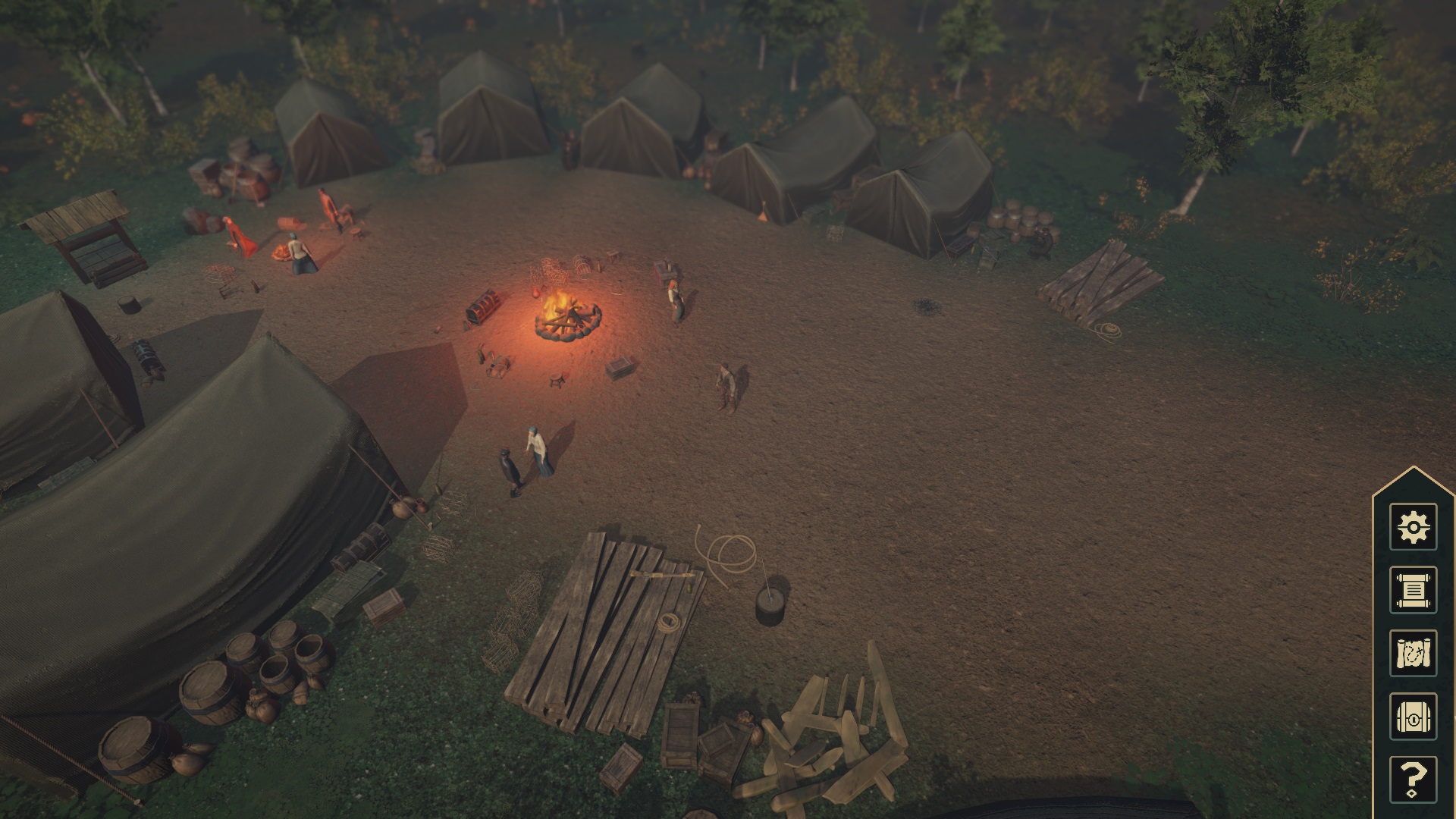Open the treasure map icon

click(x=1413, y=652)
